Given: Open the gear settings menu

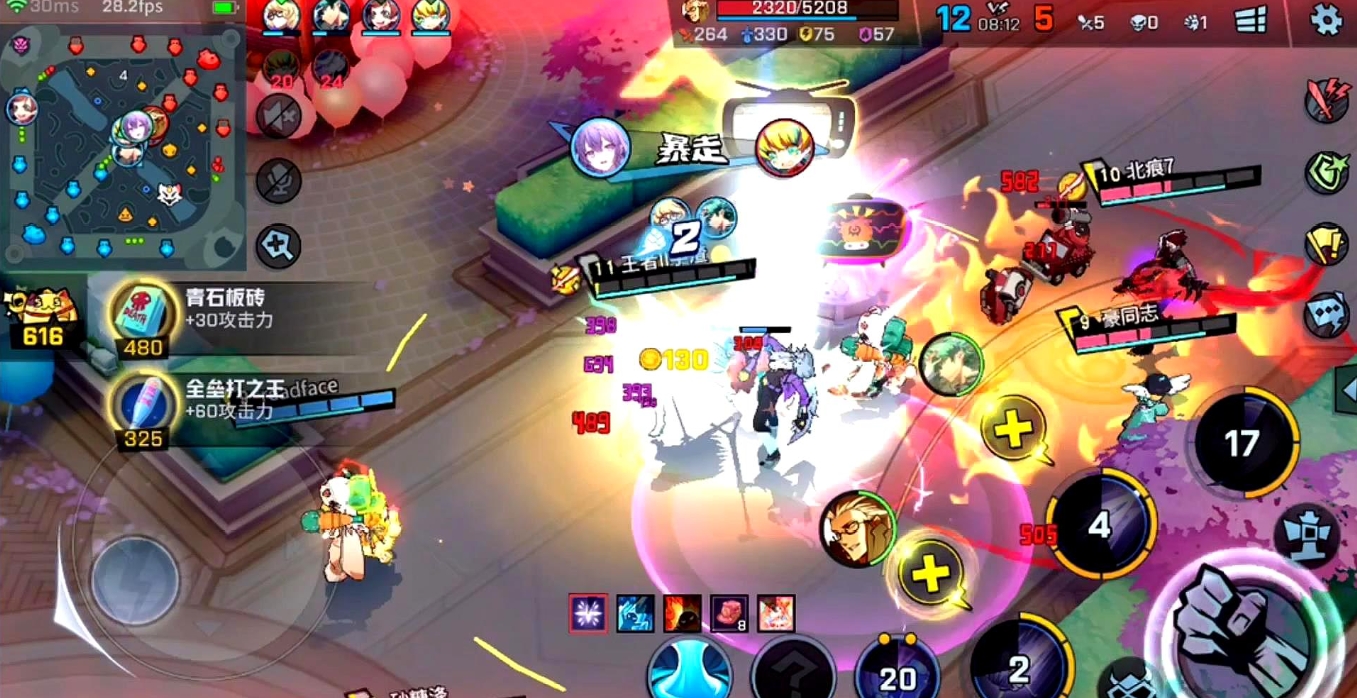Looking at the screenshot, I should point(1326,20).
